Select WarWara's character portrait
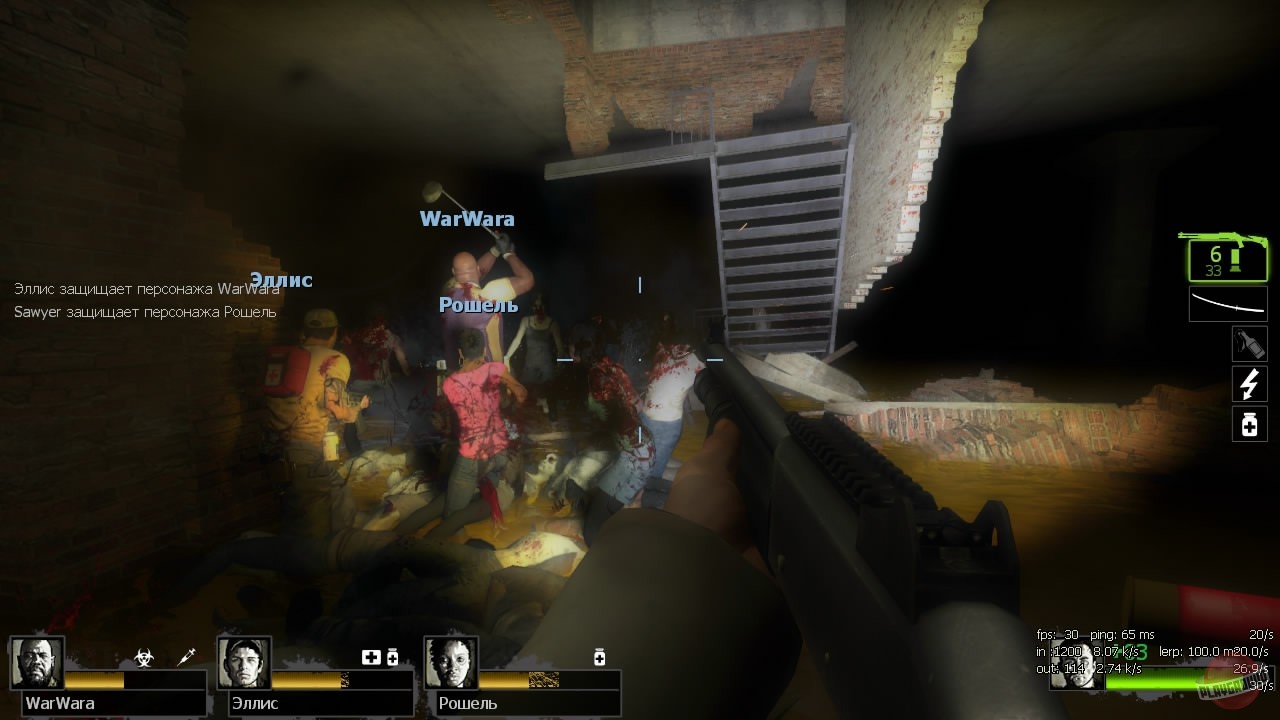The image size is (1280, 720). coord(37,662)
